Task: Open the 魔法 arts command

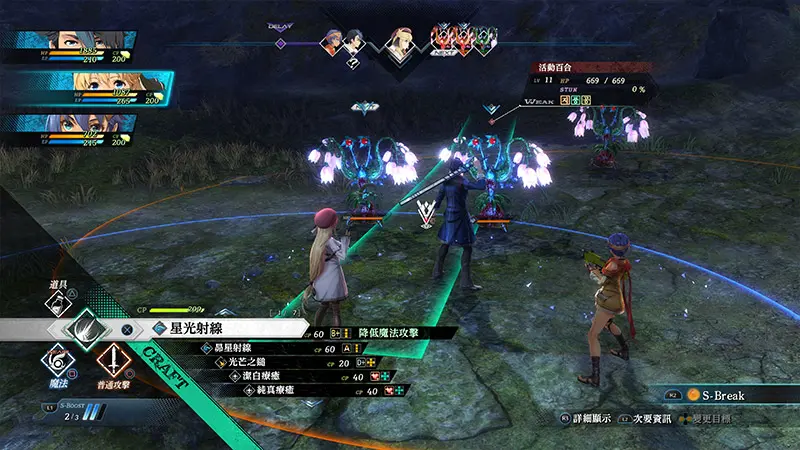Action: 58,360
